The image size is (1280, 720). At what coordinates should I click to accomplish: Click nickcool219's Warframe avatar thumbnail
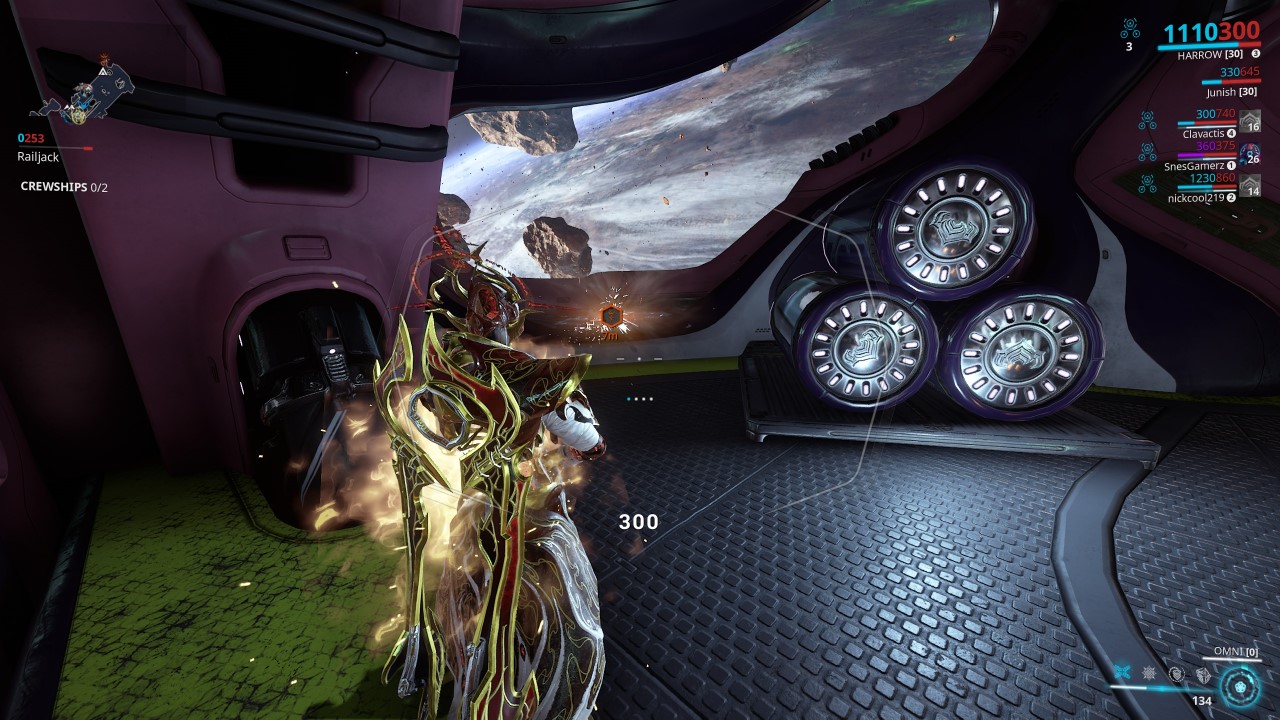coord(1250,185)
